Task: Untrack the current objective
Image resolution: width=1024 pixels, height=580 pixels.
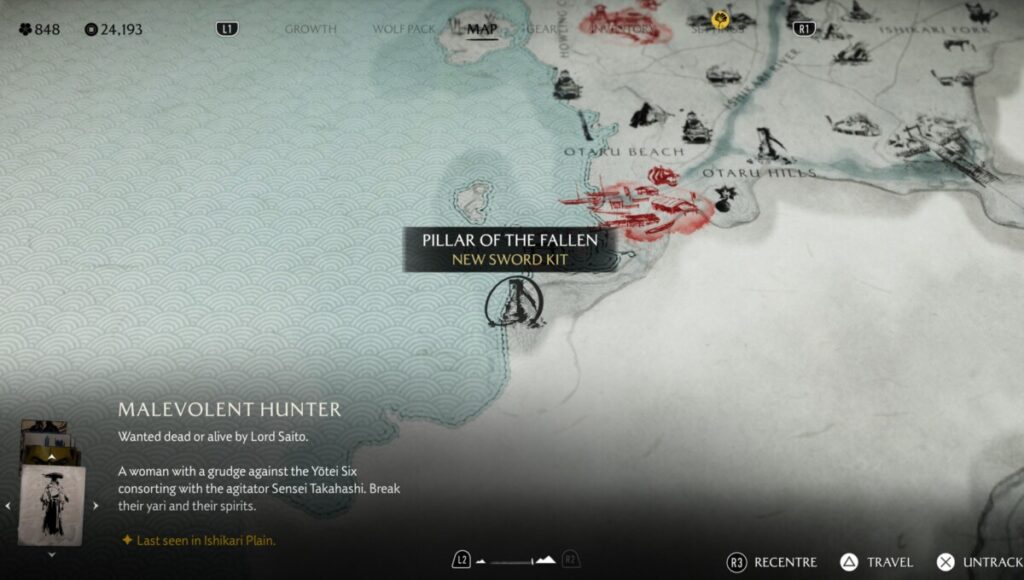Action: (979, 562)
